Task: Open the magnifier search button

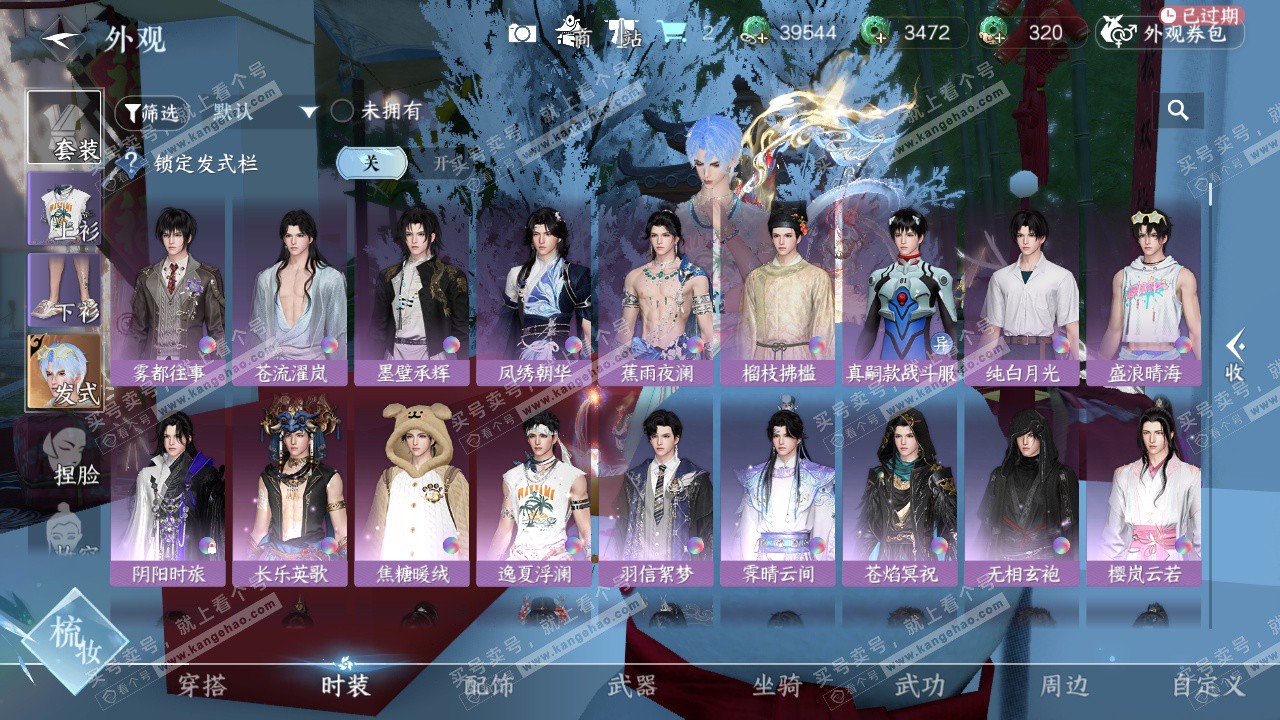Action: click(x=1178, y=111)
